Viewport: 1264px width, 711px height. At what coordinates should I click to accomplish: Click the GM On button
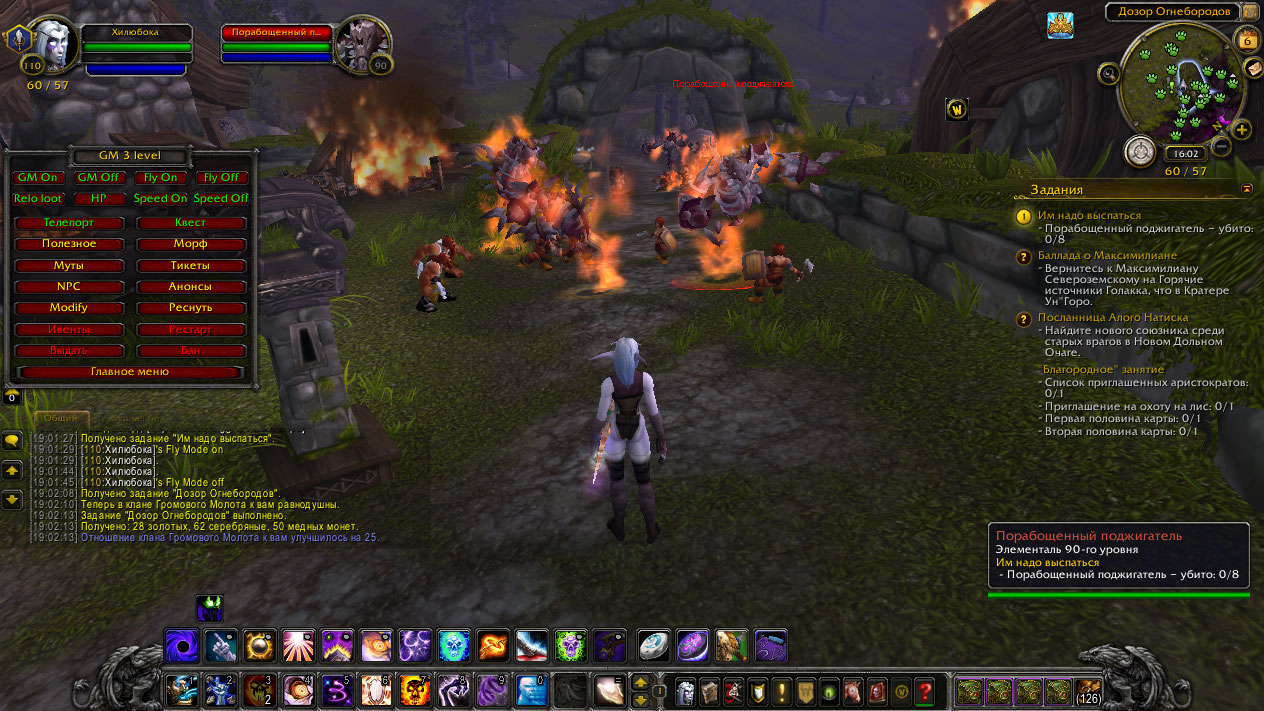(x=38, y=177)
